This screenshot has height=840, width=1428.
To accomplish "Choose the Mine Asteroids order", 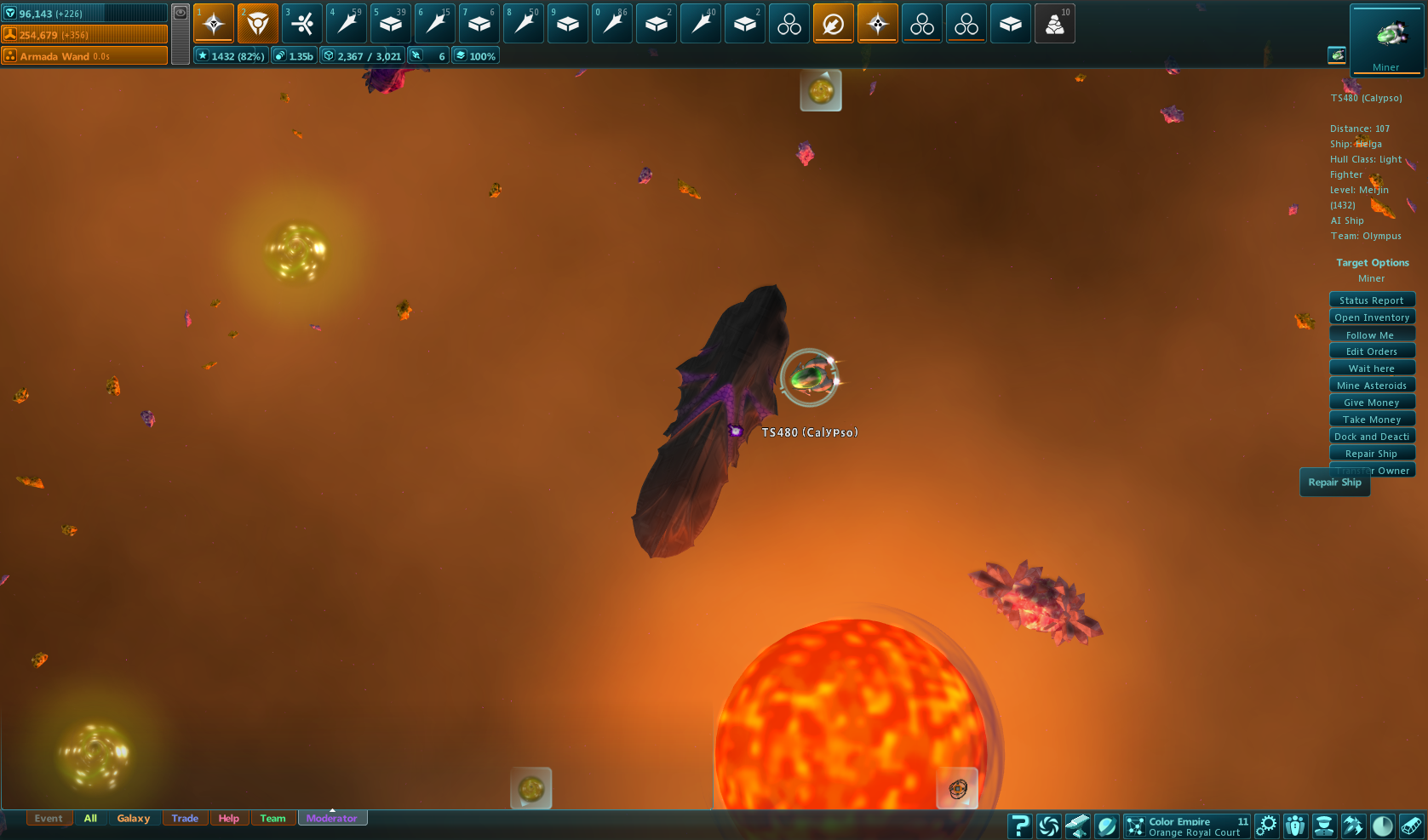I will point(1372,386).
